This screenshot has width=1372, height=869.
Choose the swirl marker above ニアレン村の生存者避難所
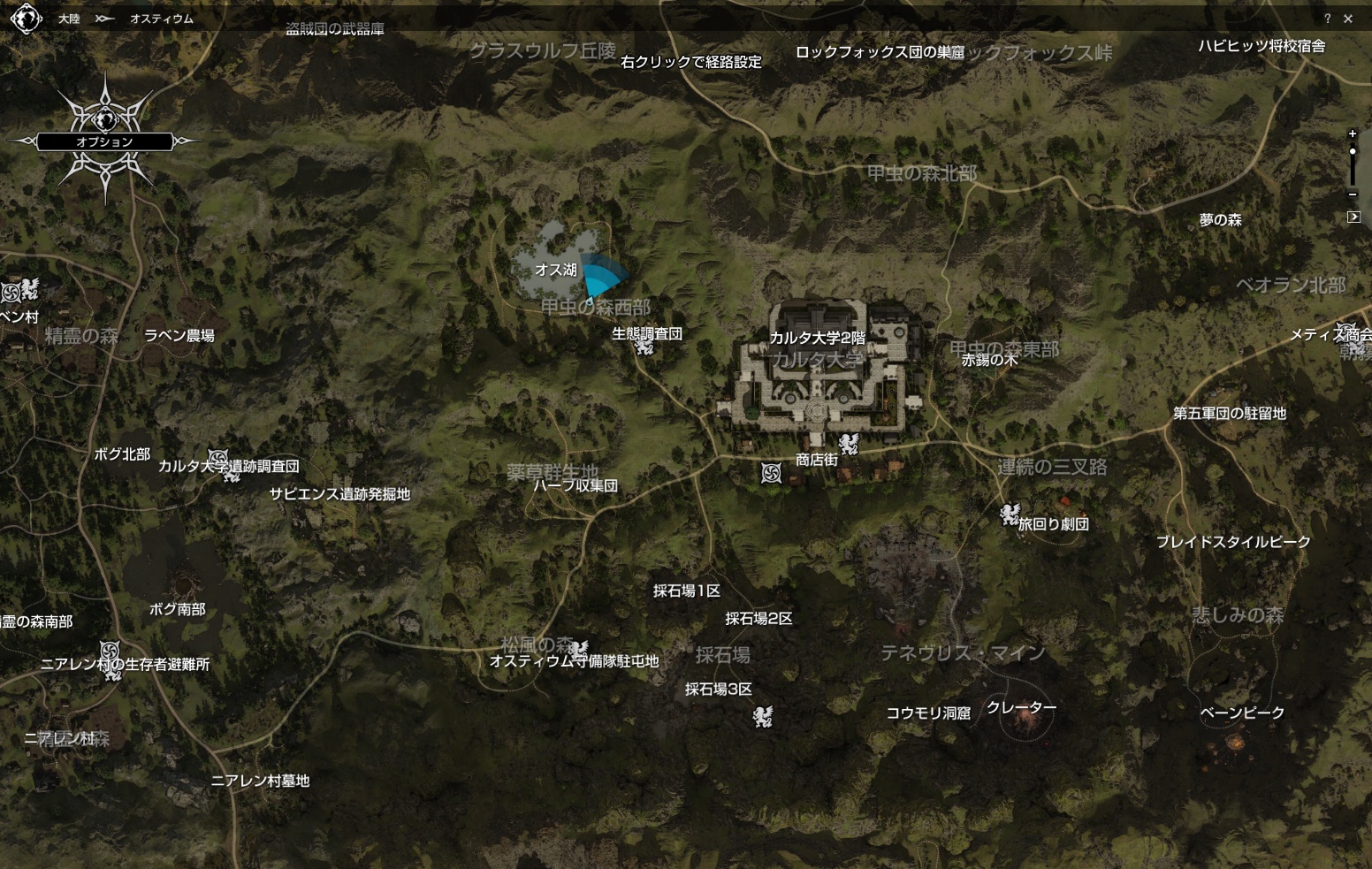pyautogui.click(x=110, y=651)
